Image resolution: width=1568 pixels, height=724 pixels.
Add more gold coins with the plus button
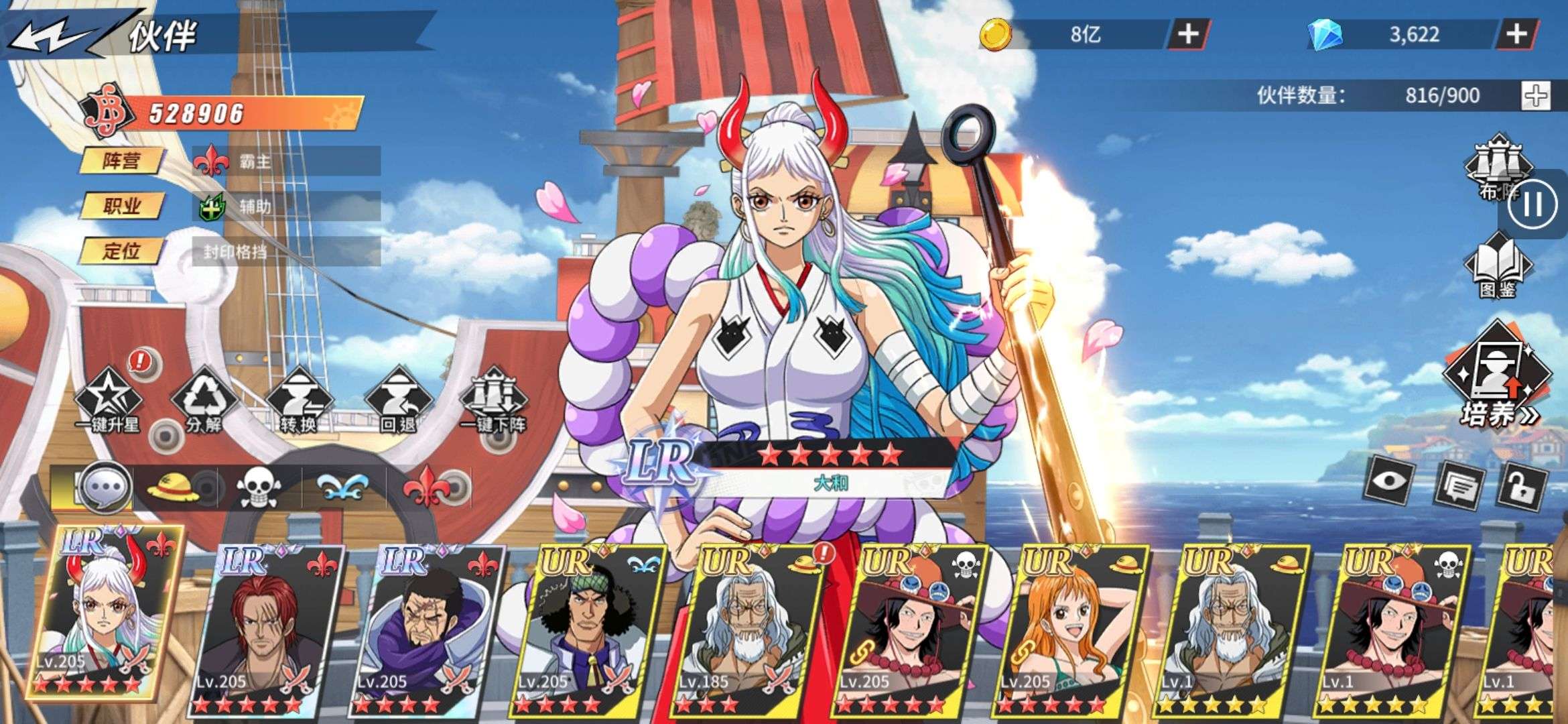pos(1188,34)
